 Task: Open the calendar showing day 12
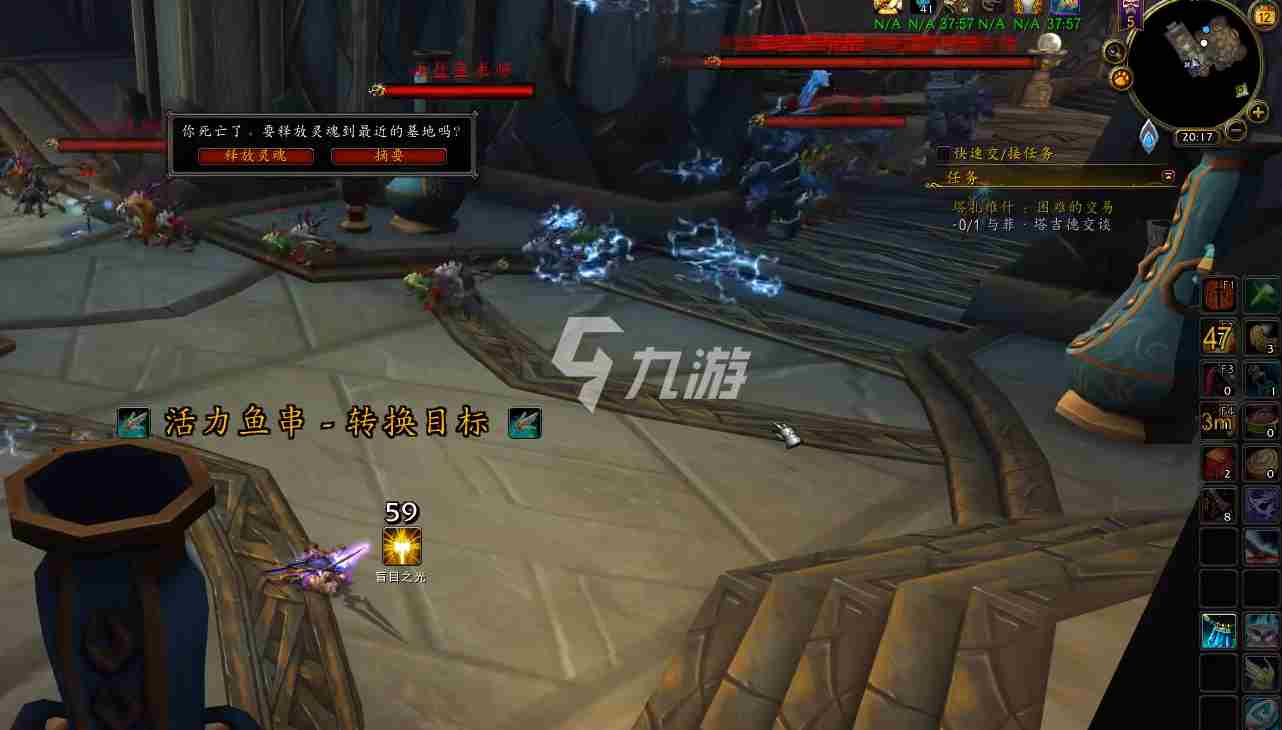(1262, 15)
